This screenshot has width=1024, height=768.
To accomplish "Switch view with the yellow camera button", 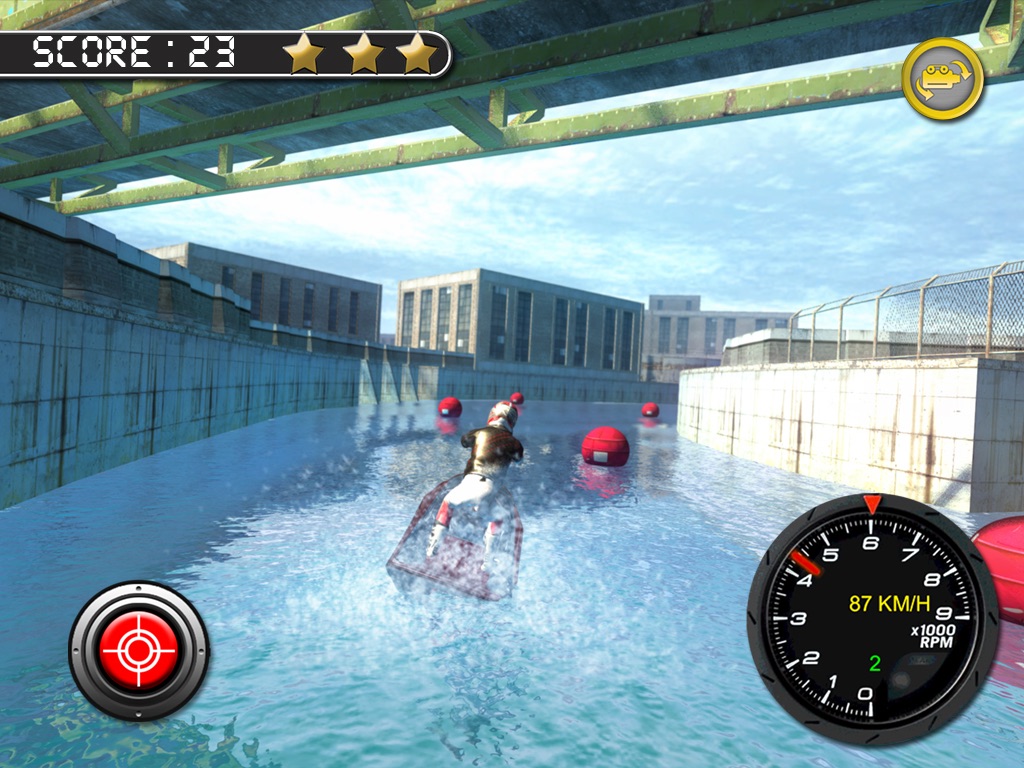I will coord(942,79).
